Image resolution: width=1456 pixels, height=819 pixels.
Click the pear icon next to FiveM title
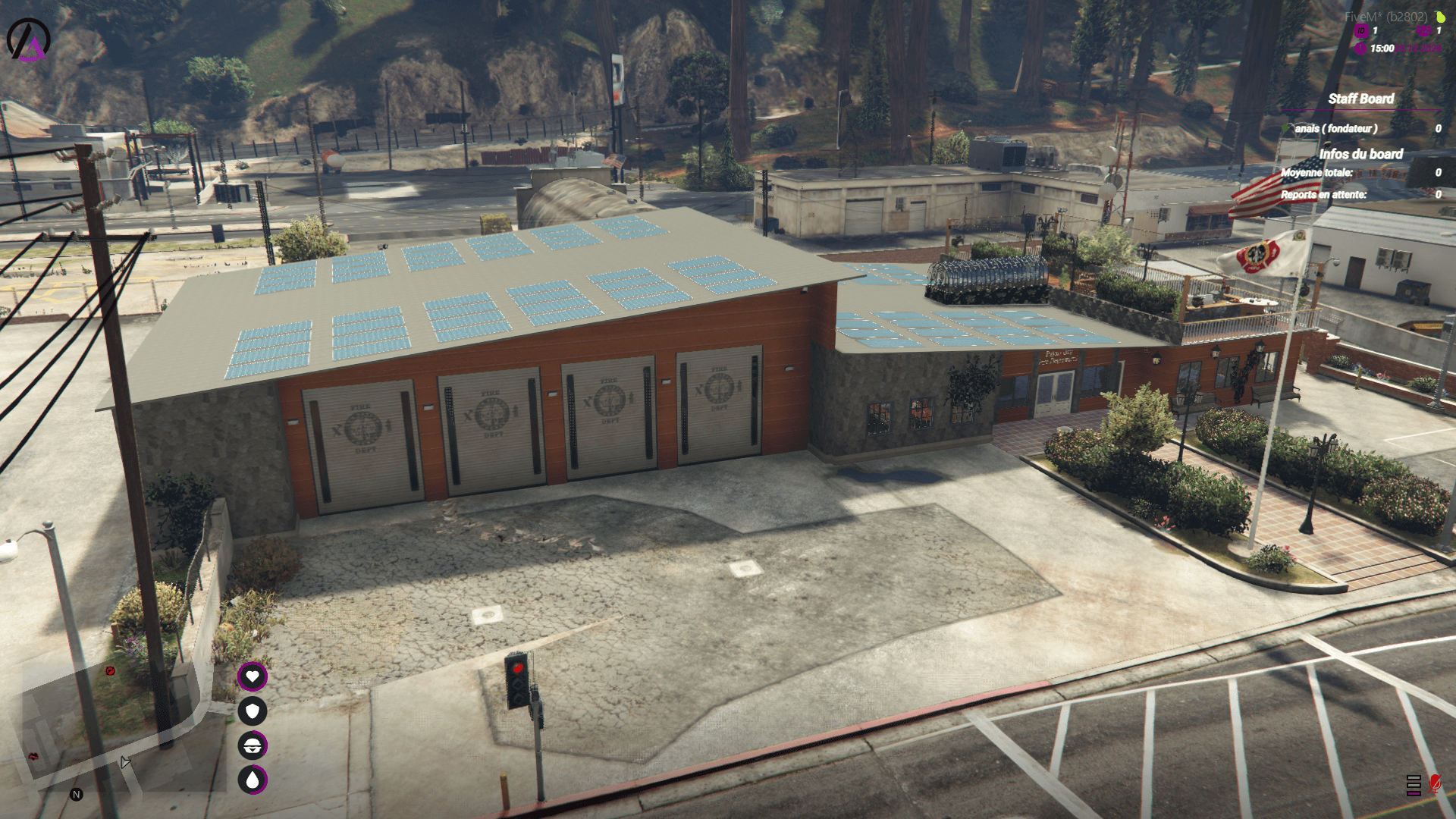pos(1440,16)
